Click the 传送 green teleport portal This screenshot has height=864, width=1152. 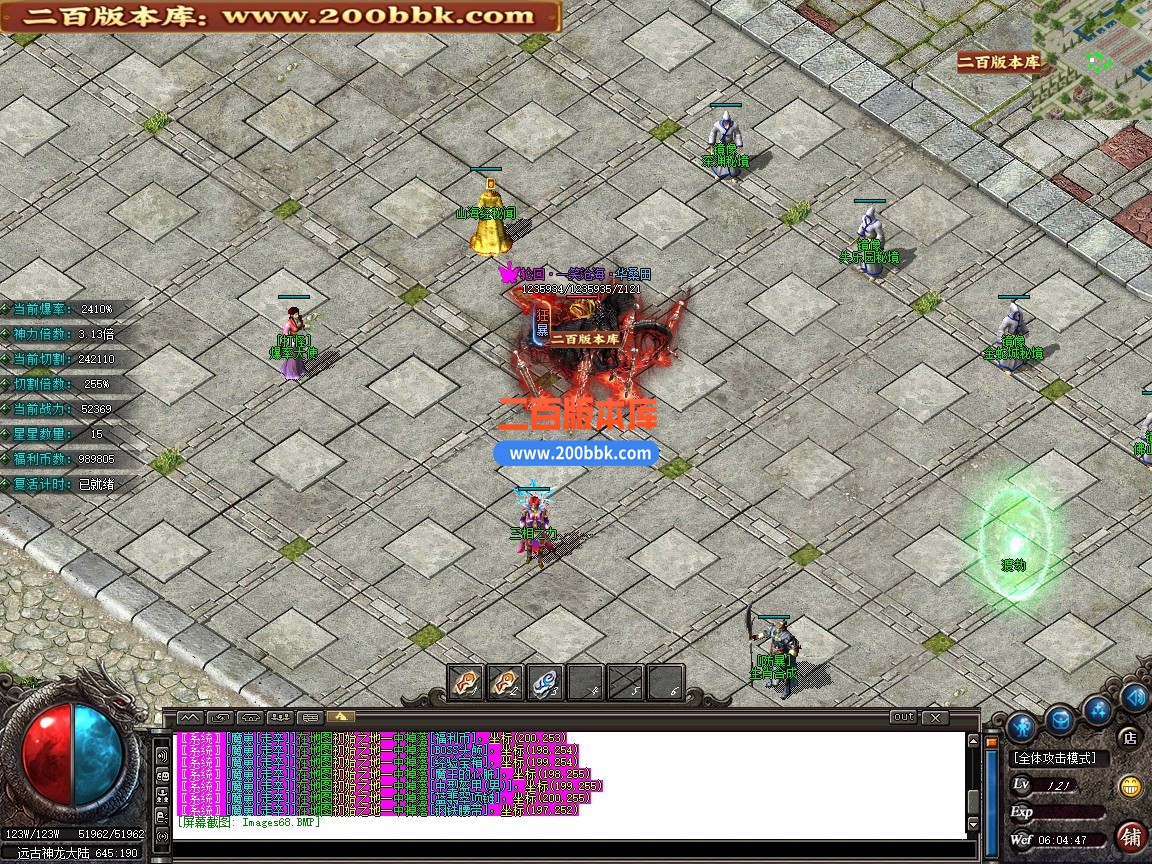click(1014, 538)
